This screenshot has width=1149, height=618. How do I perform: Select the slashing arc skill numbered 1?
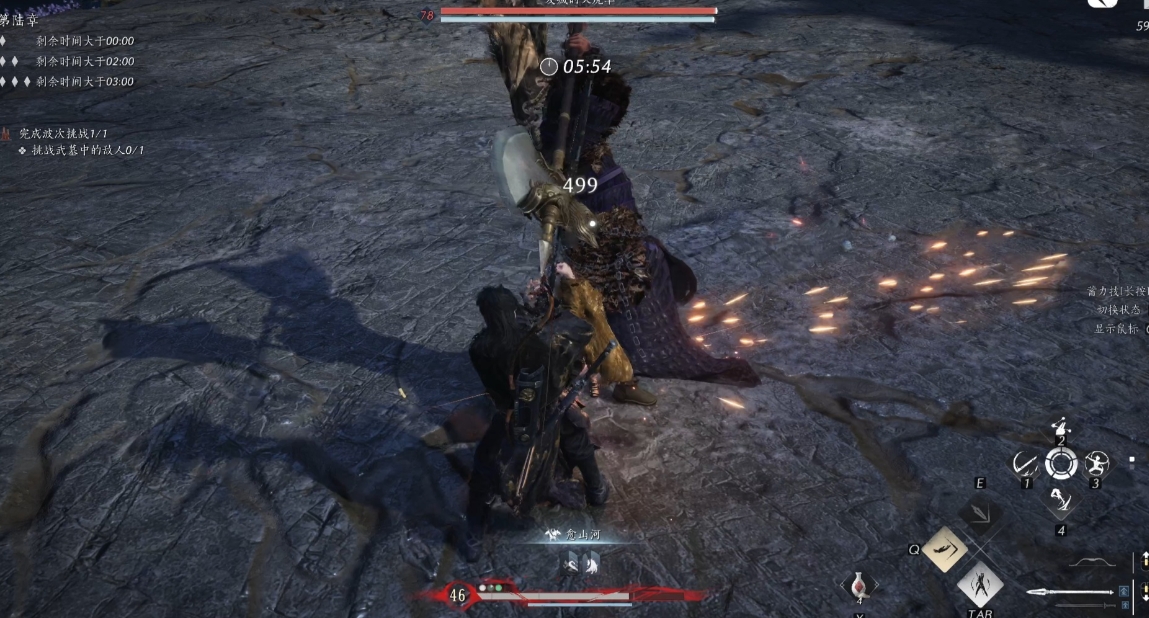(x=1025, y=463)
